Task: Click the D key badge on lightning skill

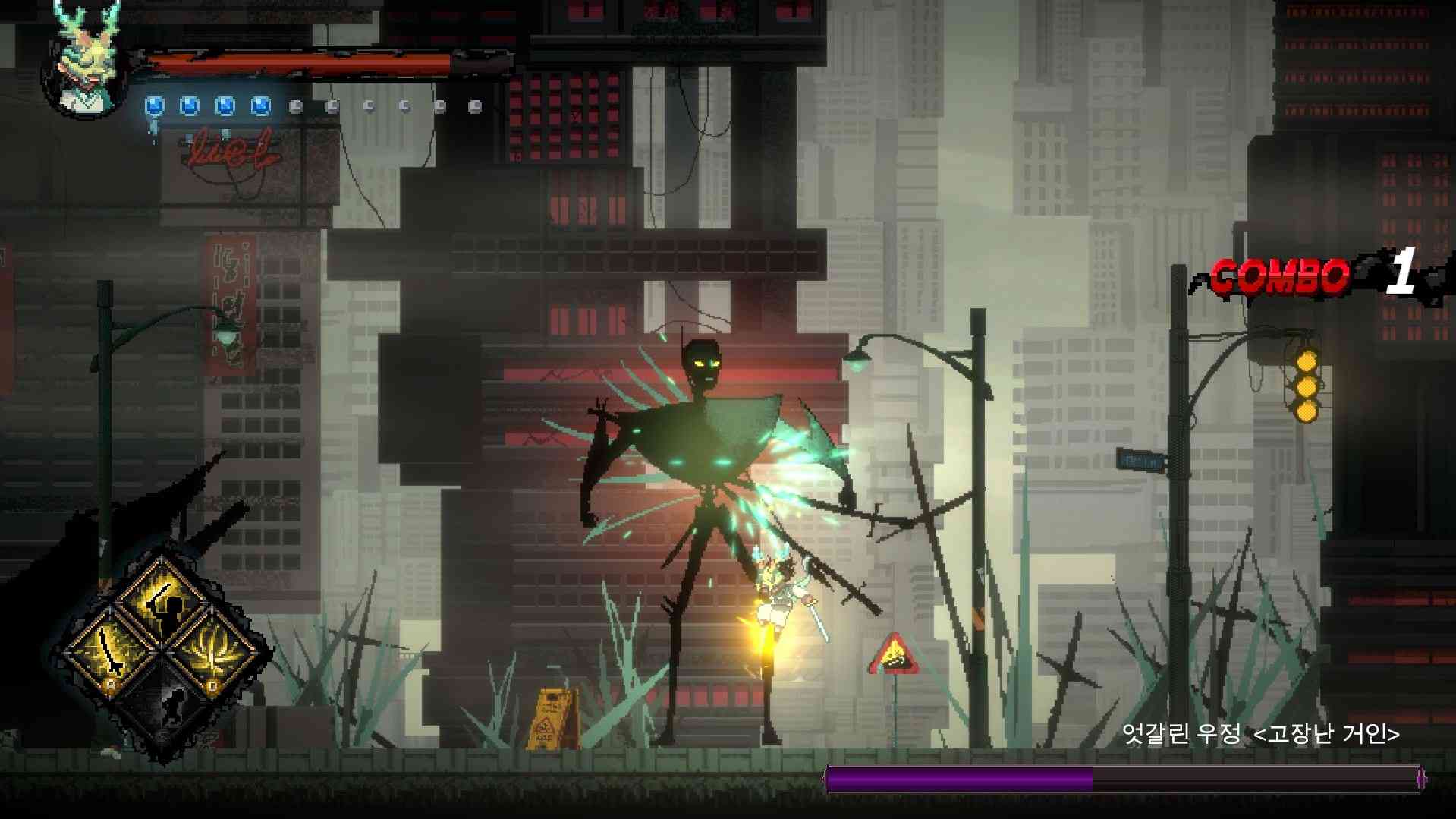Action: click(x=212, y=685)
